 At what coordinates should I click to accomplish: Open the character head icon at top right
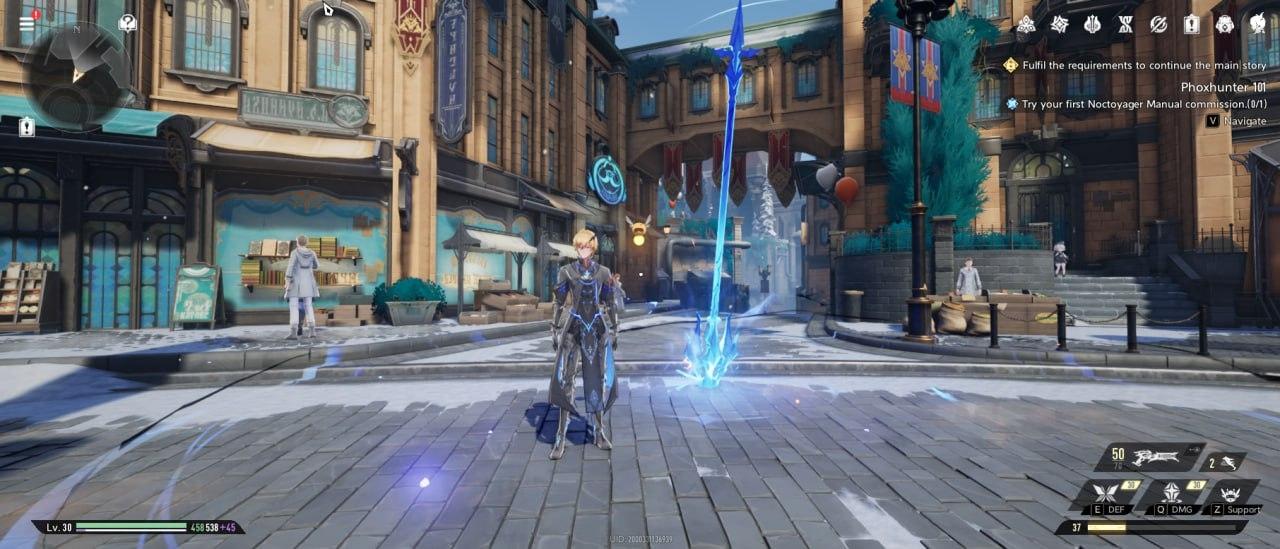coord(1258,24)
